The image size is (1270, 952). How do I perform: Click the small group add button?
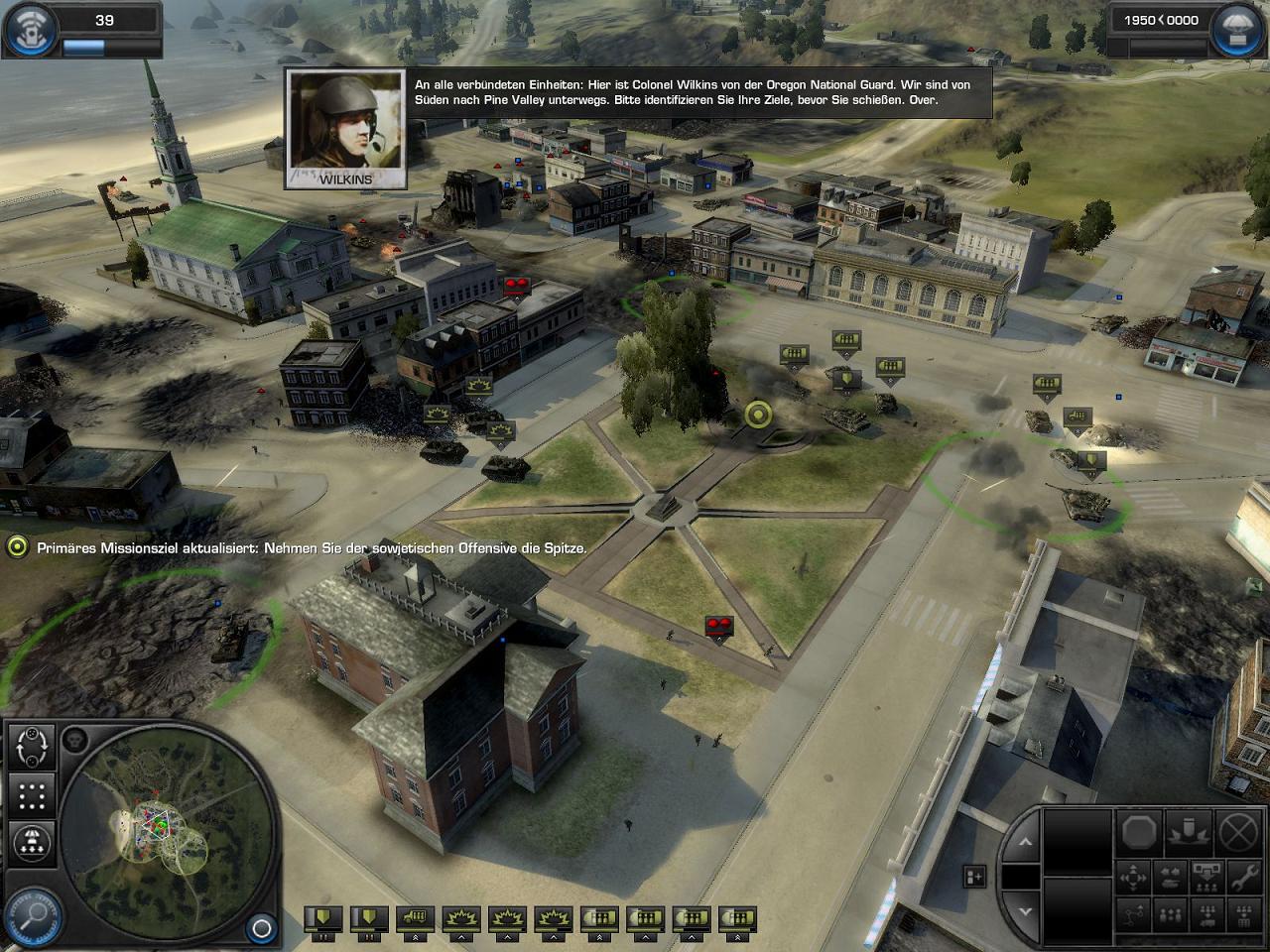974,876
